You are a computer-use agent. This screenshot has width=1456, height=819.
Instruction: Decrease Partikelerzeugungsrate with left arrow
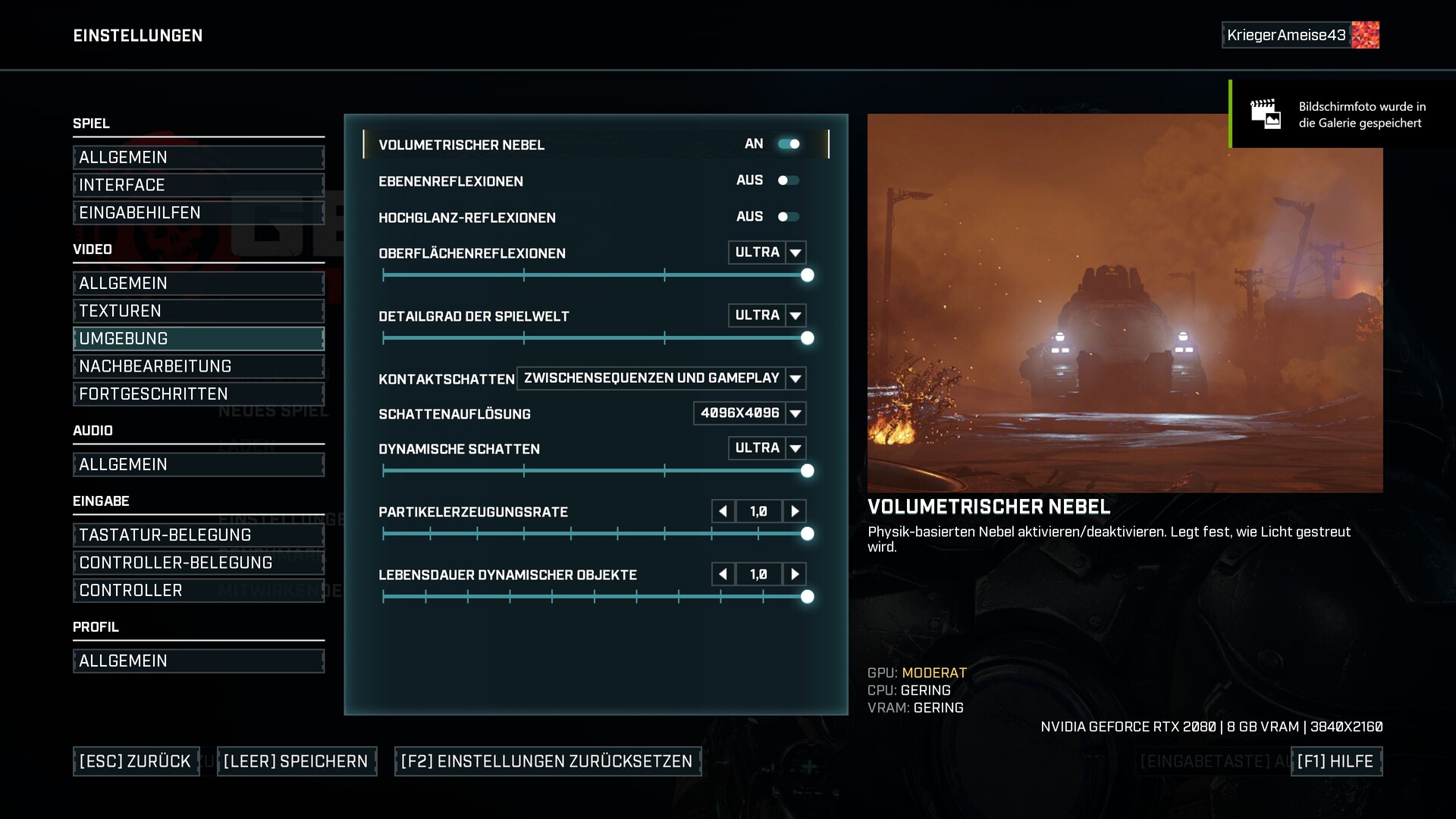(x=723, y=512)
